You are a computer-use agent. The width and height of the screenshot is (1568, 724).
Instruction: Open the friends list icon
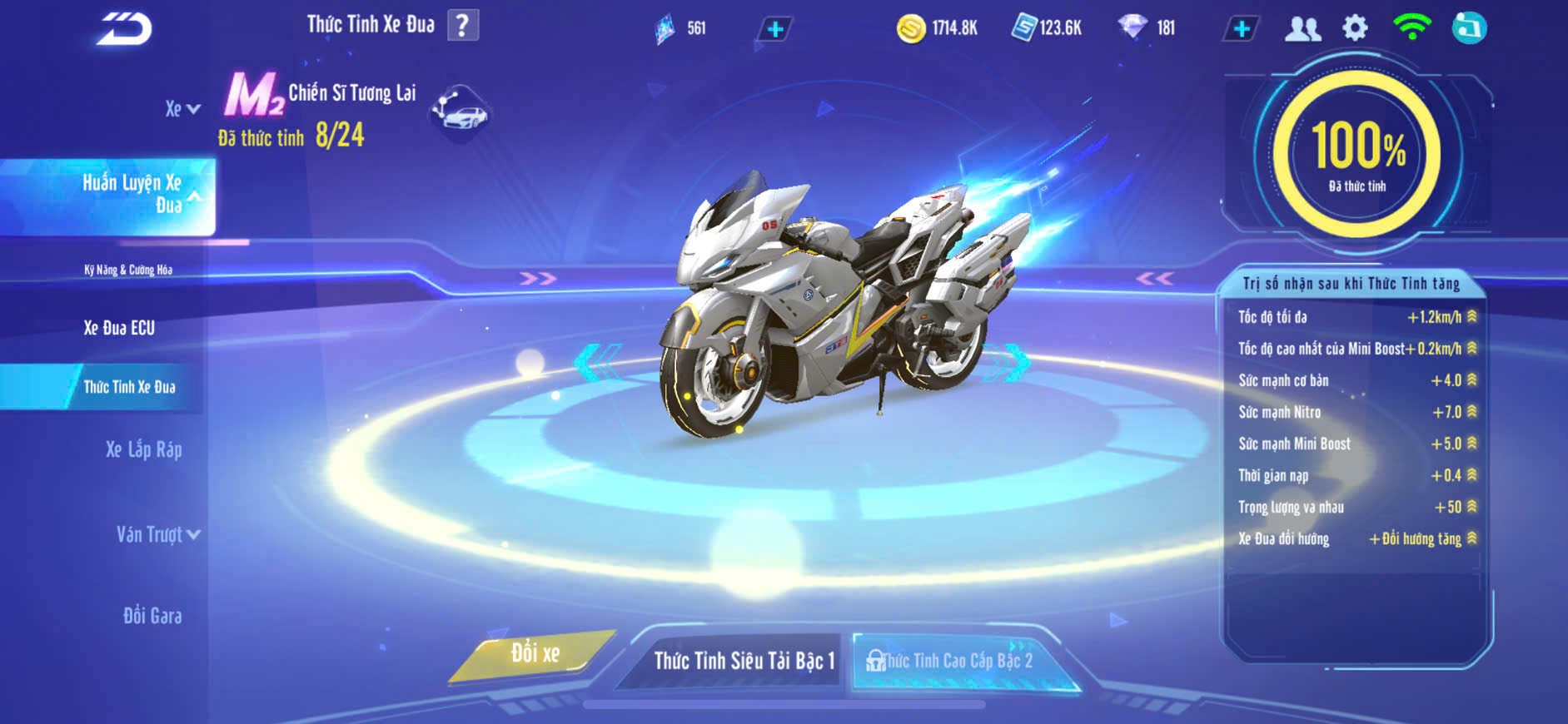(x=1302, y=29)
